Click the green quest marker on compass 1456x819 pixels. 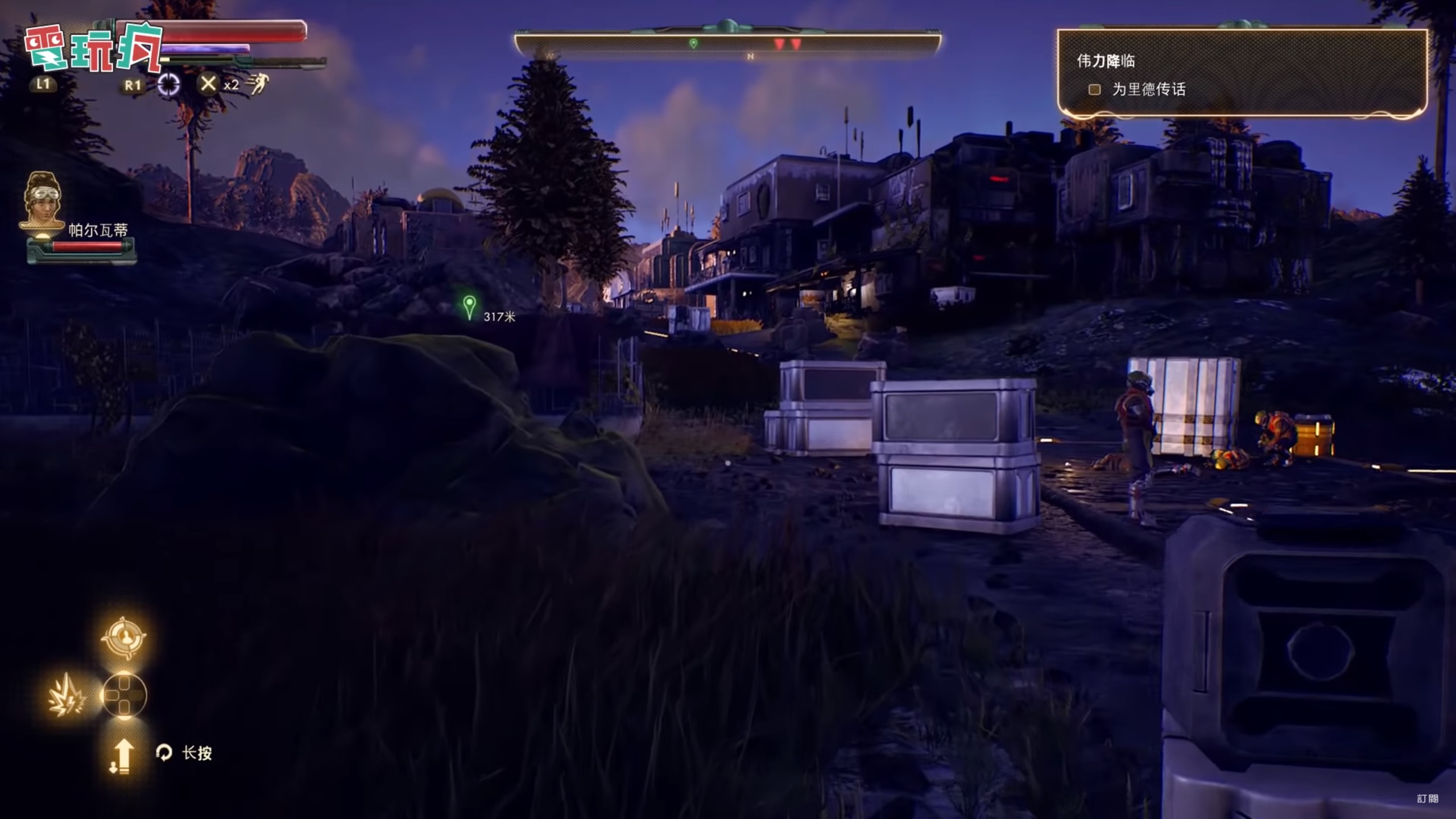click(693, 44)
